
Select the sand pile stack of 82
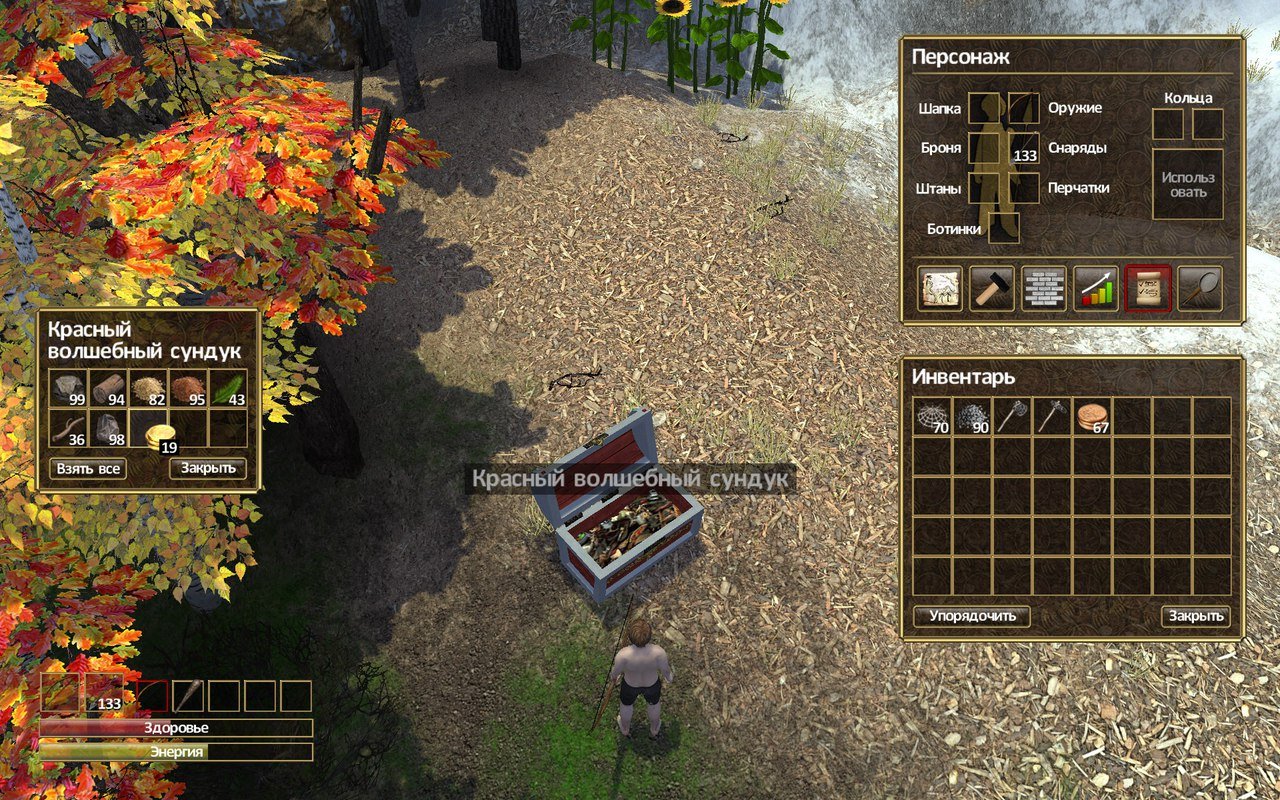pyautogui.click(x=148, y=388)
